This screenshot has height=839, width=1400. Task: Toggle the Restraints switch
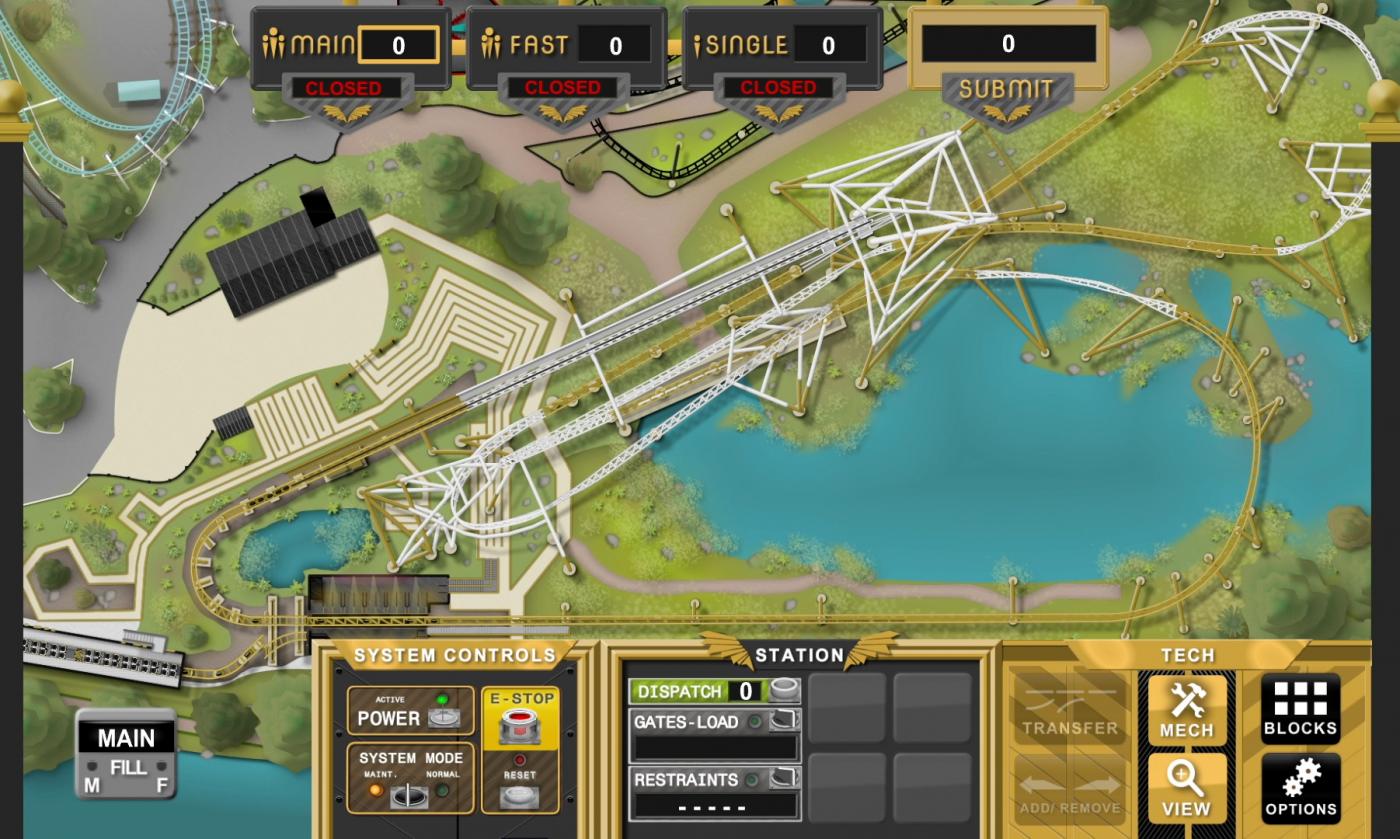(x=783, y=779)
